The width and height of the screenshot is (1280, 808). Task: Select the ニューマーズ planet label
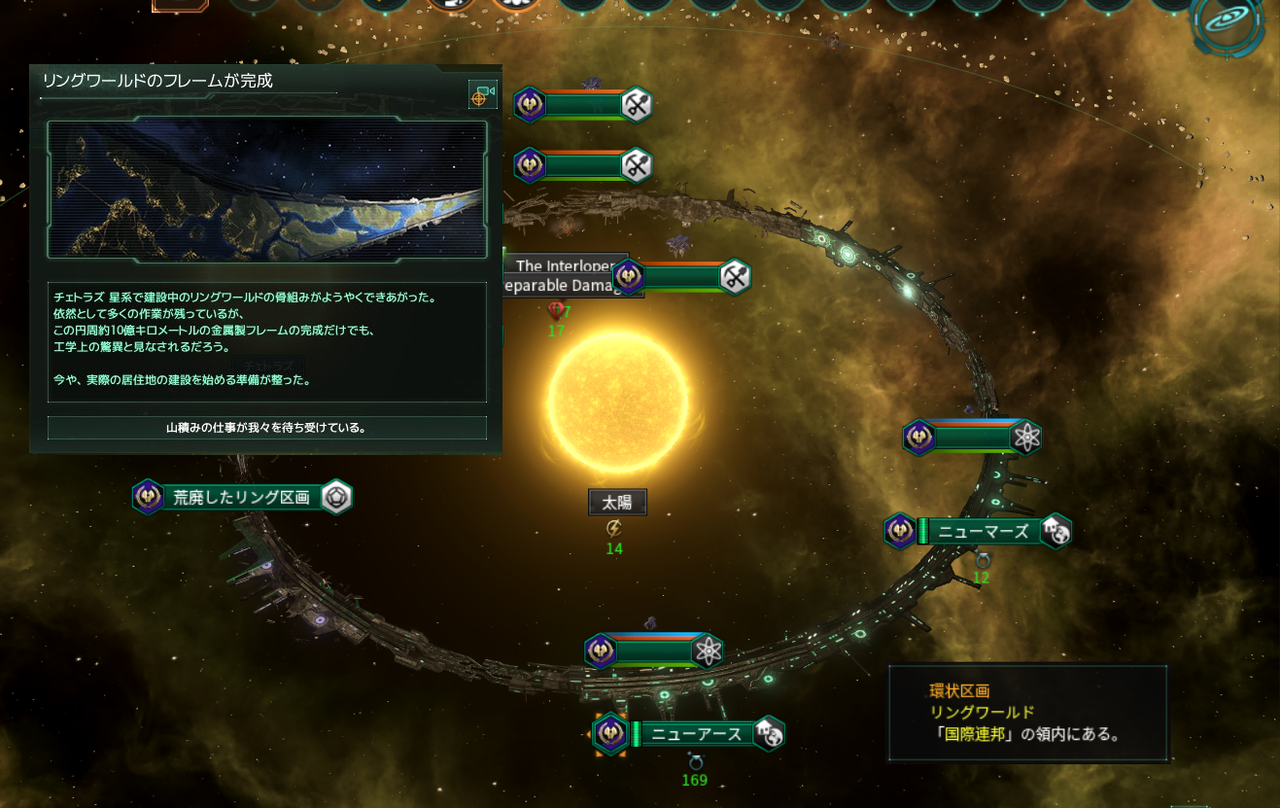[984, 531]
